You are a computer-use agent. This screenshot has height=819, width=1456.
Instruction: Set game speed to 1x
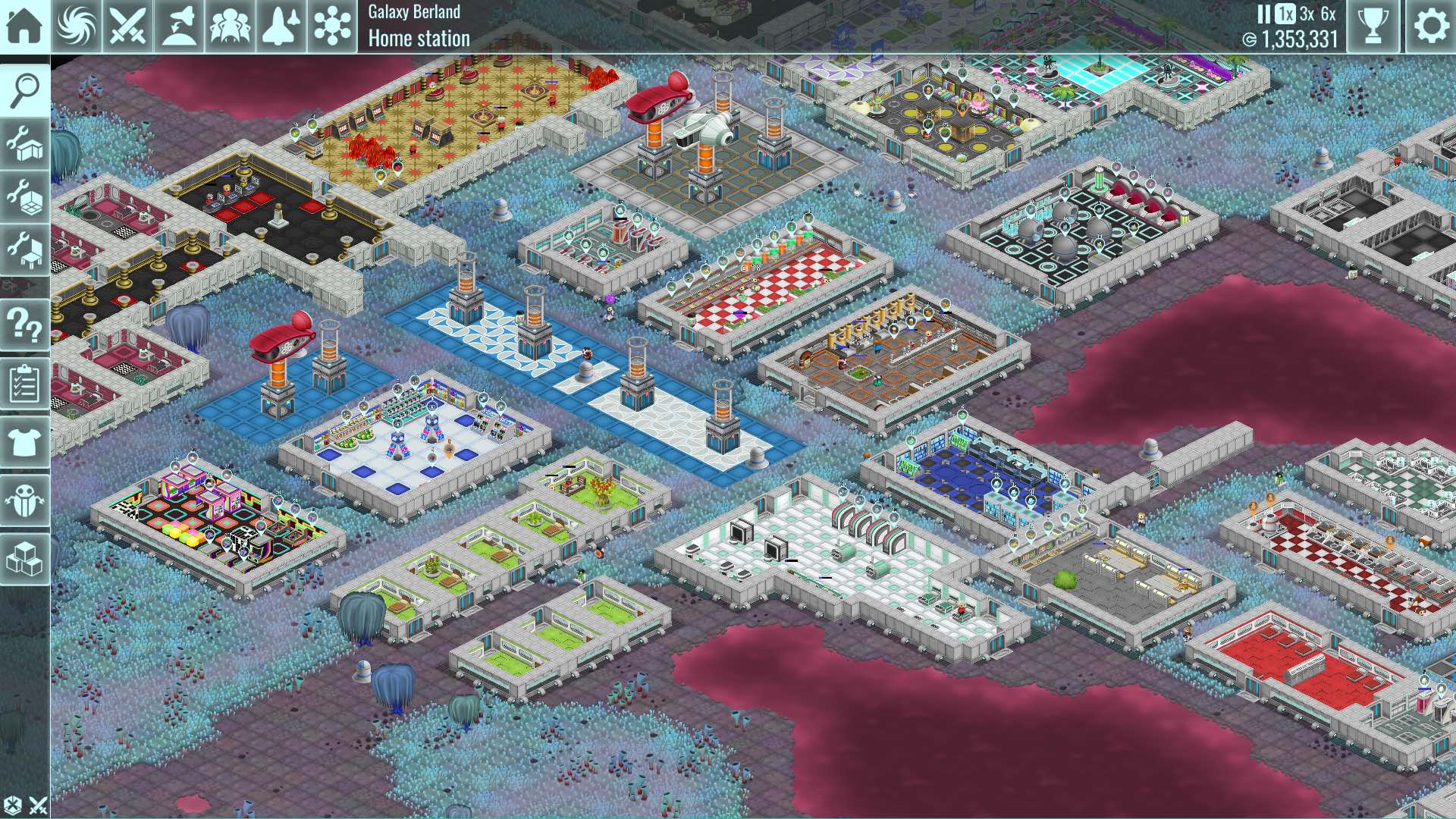pos(1285,14)
